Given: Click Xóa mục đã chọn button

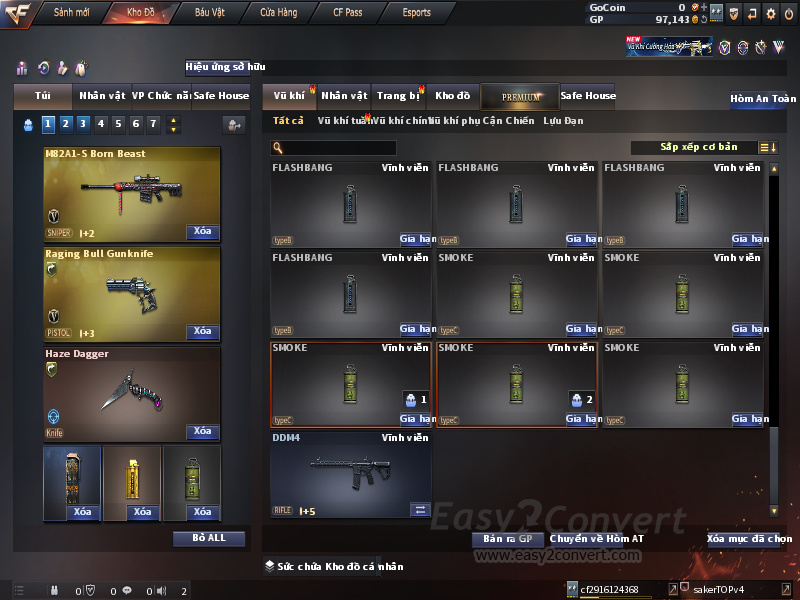Looking at the screenshot, I should 749,539.
